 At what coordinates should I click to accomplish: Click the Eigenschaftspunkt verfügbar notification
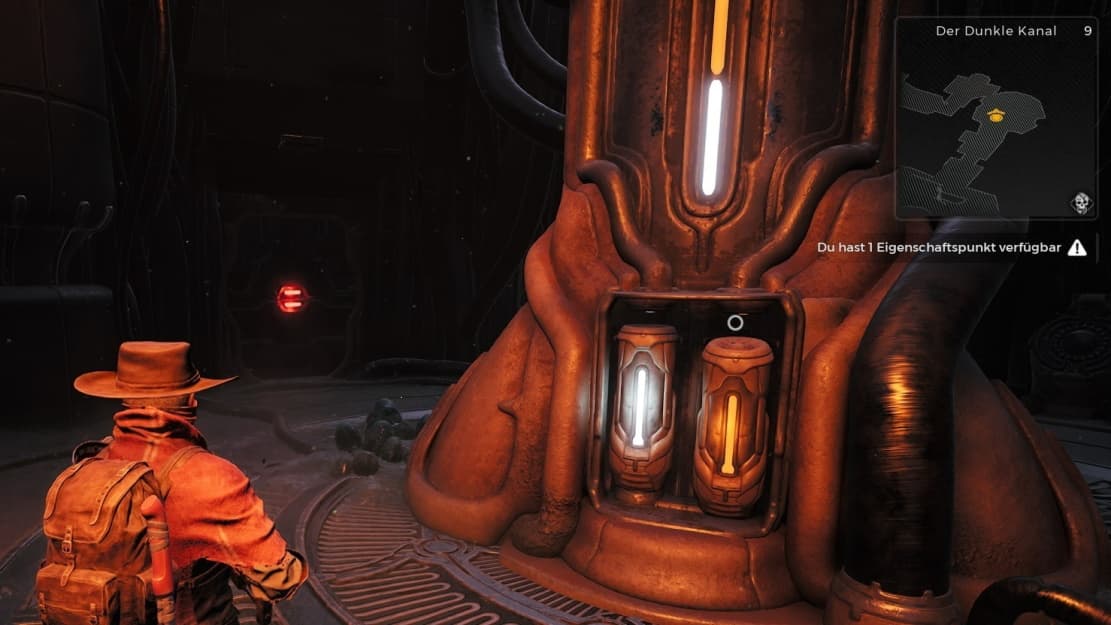pyautogui.click(x=951, y=247)
